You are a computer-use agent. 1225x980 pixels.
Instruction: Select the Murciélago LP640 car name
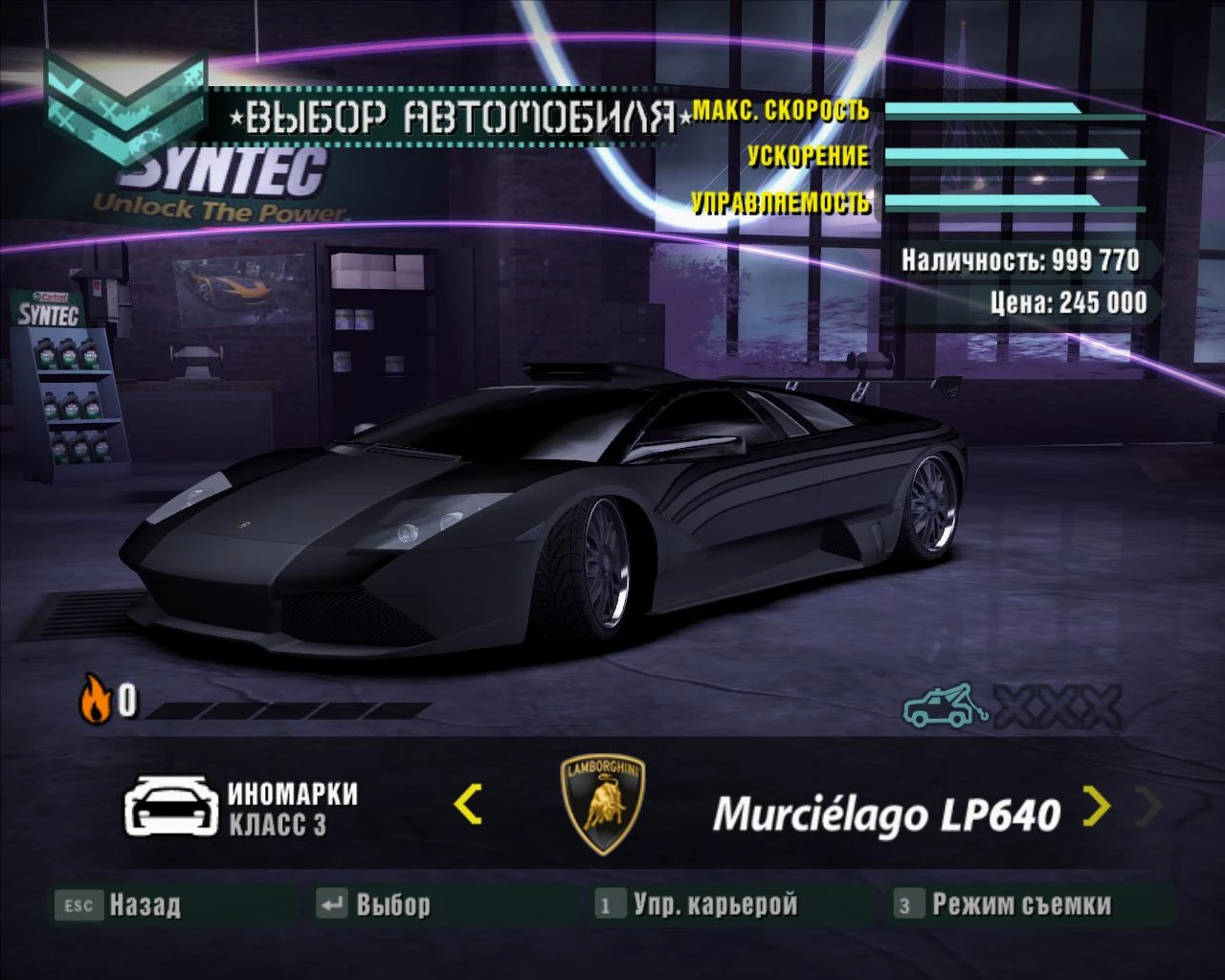[x=885, y=813]
